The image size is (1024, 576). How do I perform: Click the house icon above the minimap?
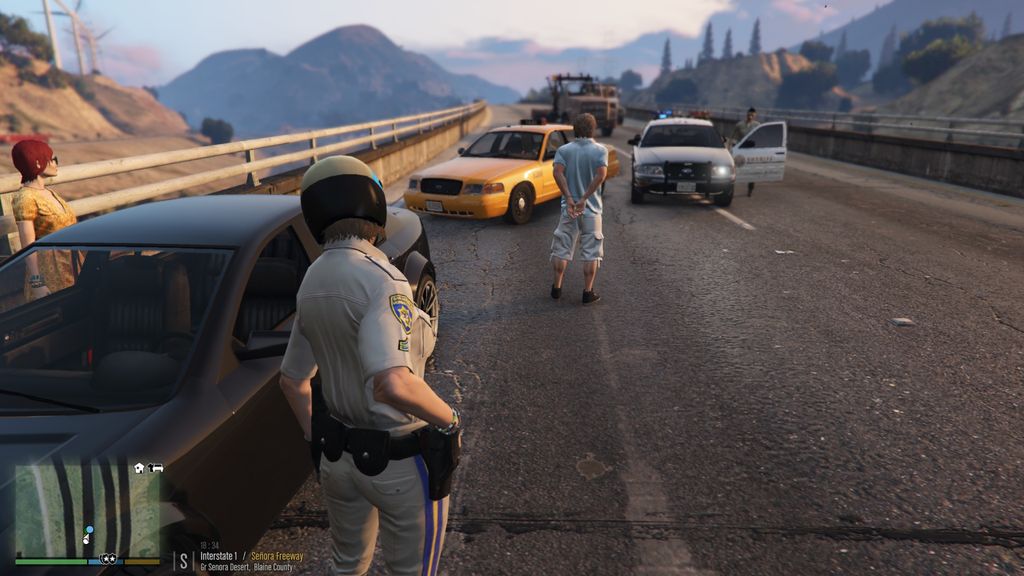point(140,468)
